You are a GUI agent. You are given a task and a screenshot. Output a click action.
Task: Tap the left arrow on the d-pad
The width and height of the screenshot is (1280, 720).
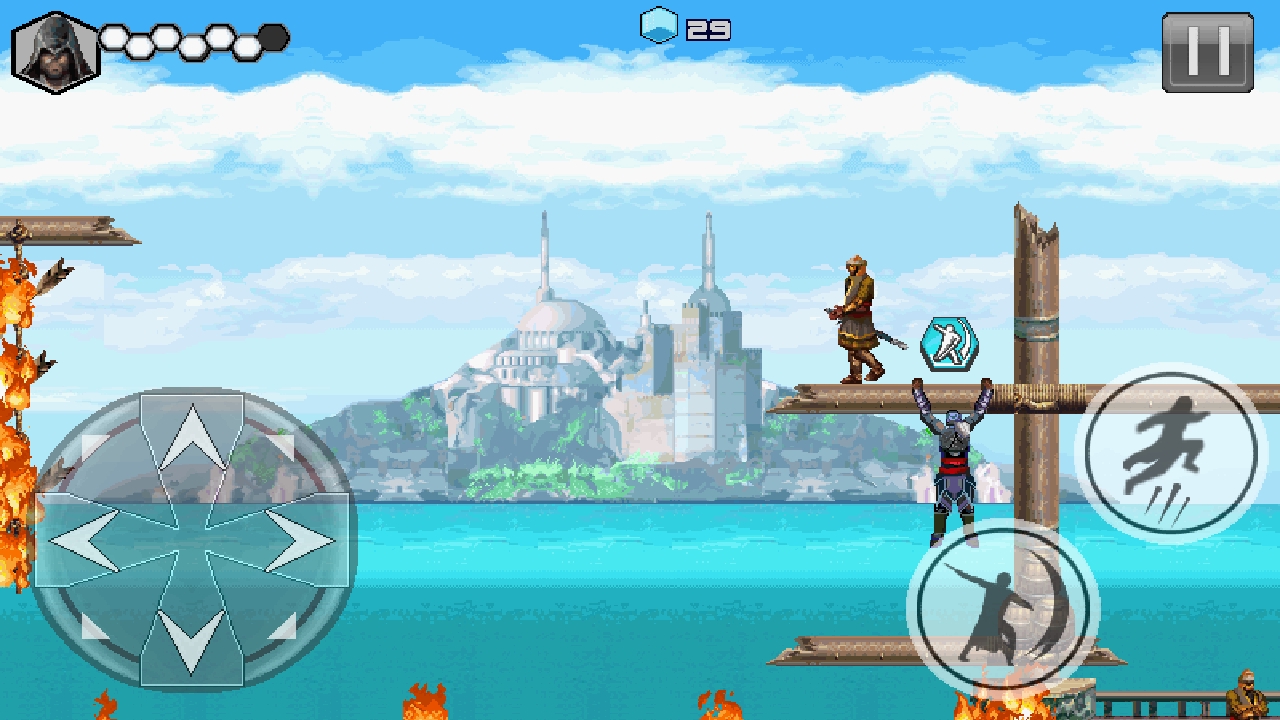pos(85,540)
